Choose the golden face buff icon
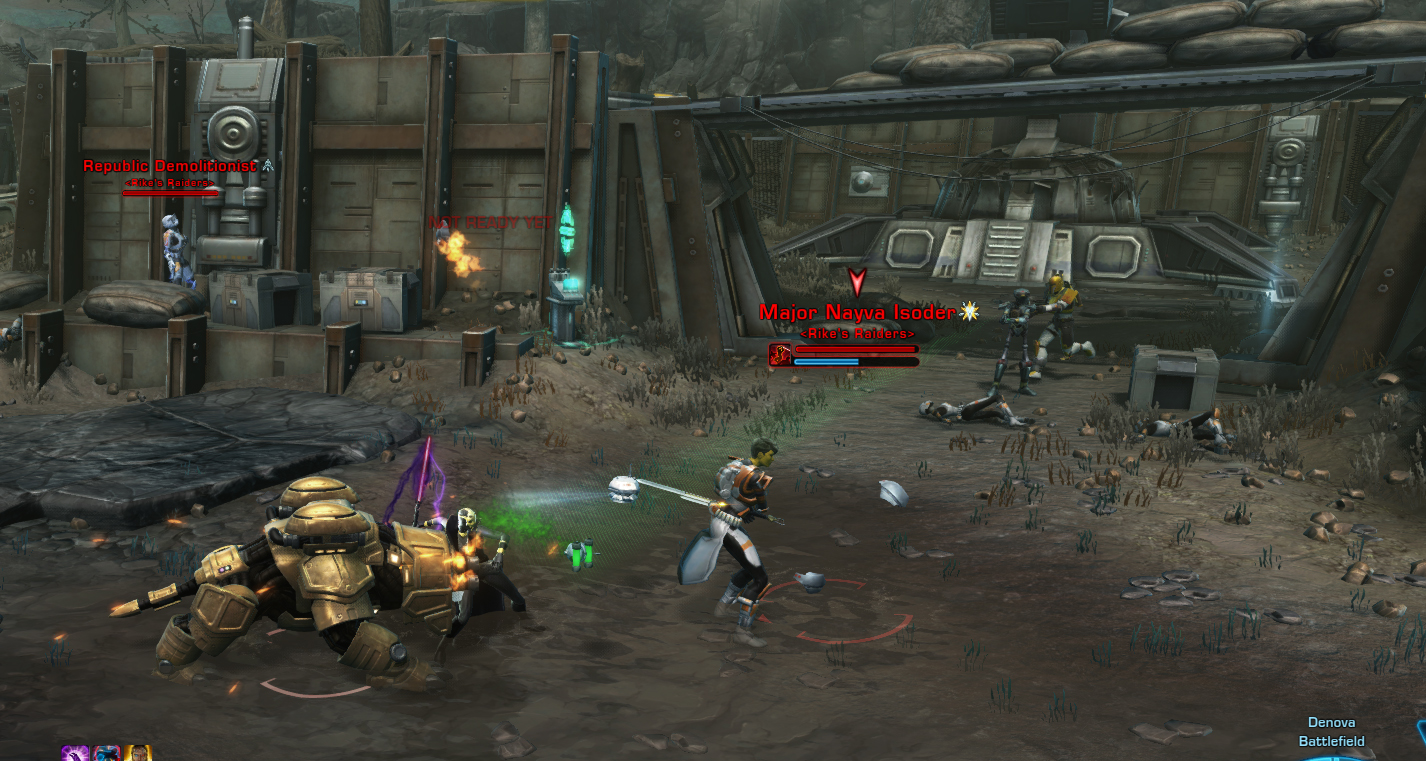Image resolution: width=1426 pixels, height=761 pixels. click(137, 753)
